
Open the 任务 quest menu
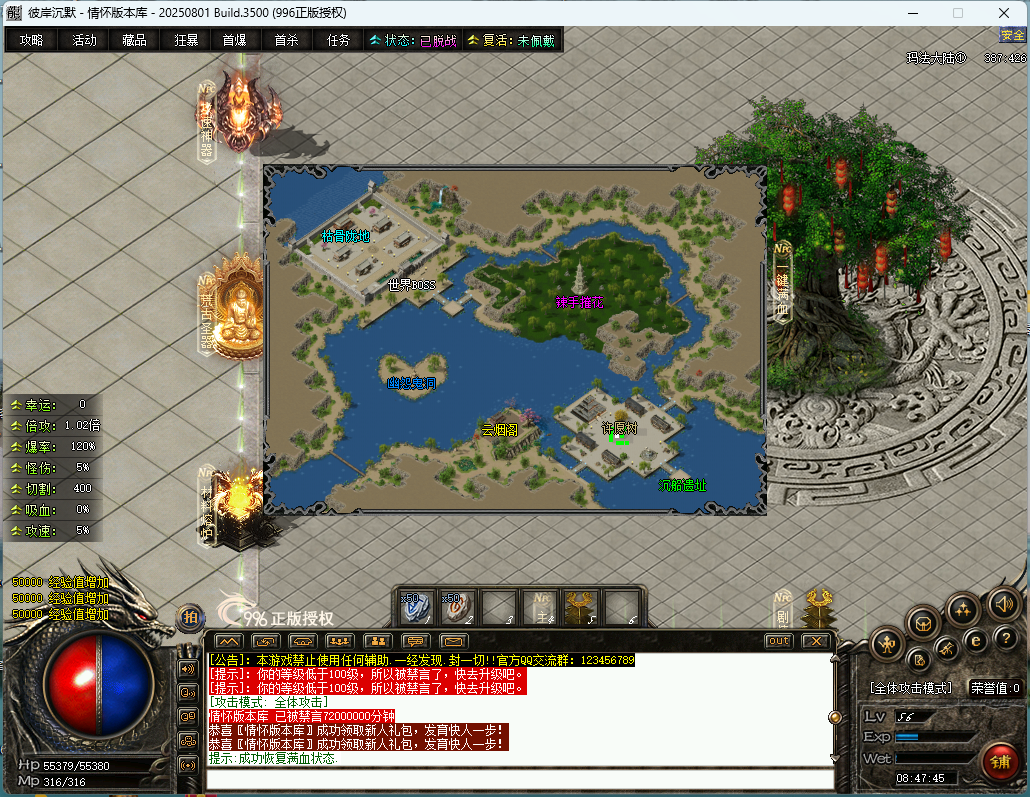coord(338,40)
